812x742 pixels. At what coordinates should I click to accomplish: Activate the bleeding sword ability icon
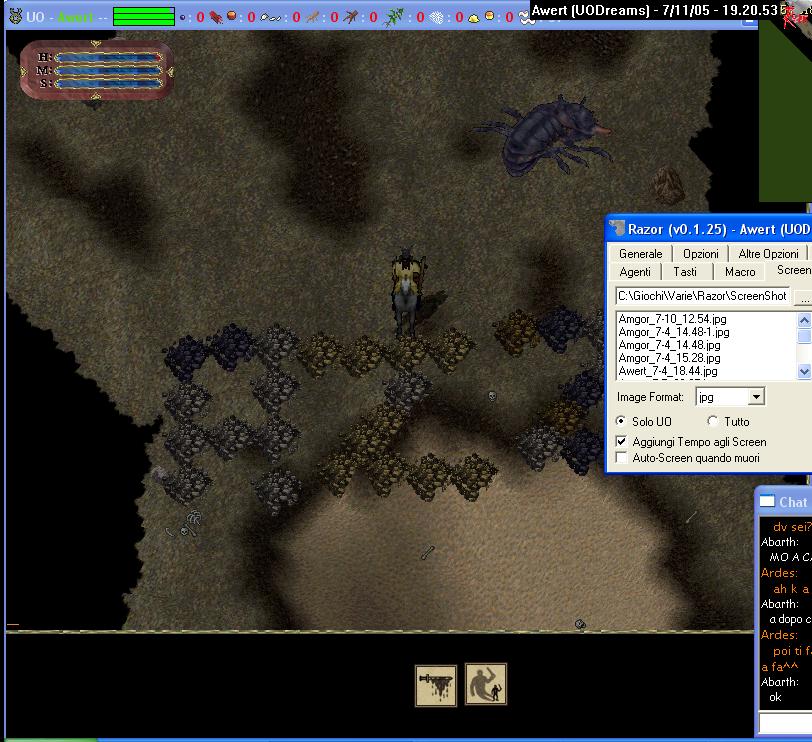436,685
